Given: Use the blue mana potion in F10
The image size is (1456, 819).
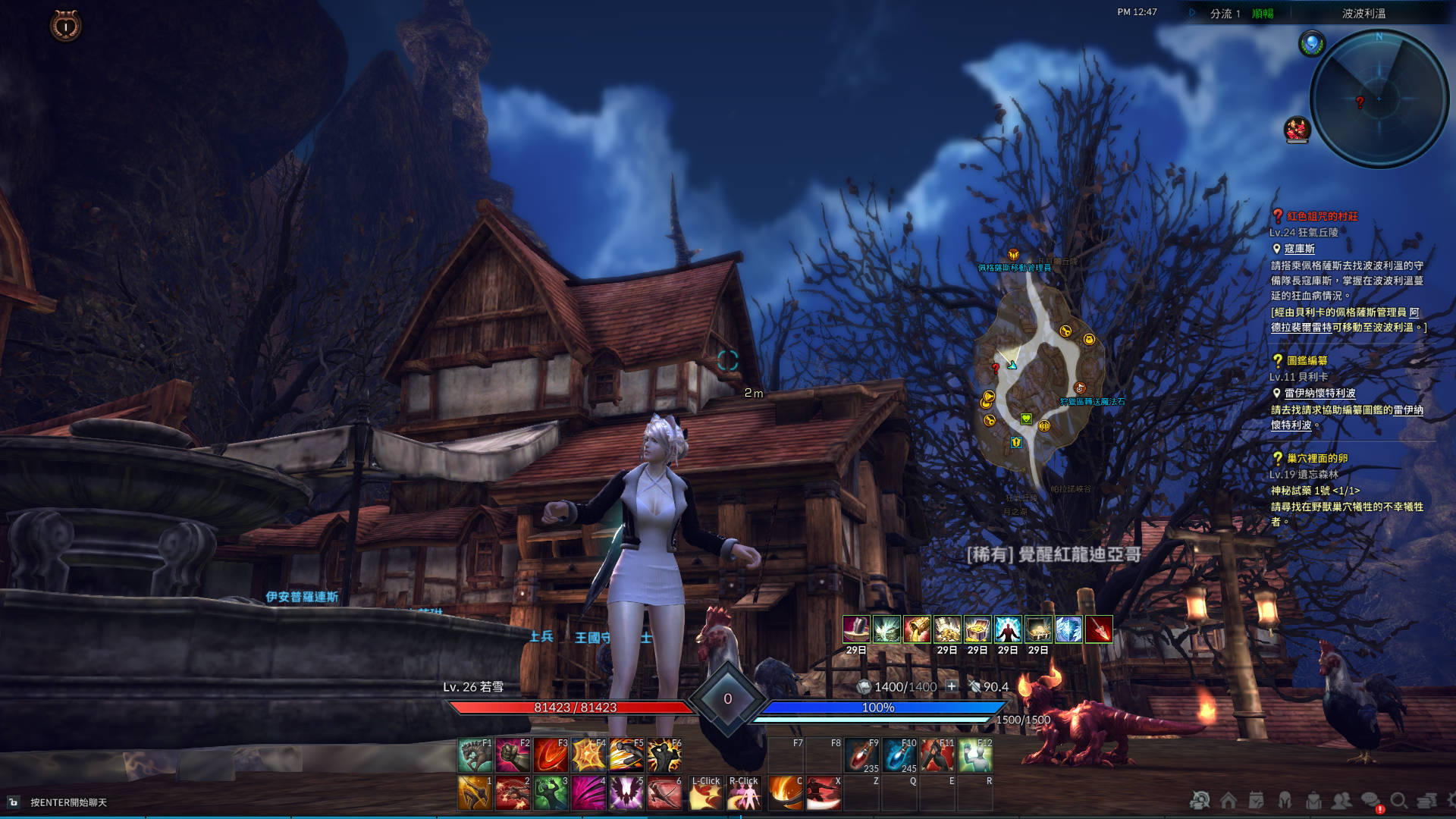Looking at the screenshot, I should 899,755.
